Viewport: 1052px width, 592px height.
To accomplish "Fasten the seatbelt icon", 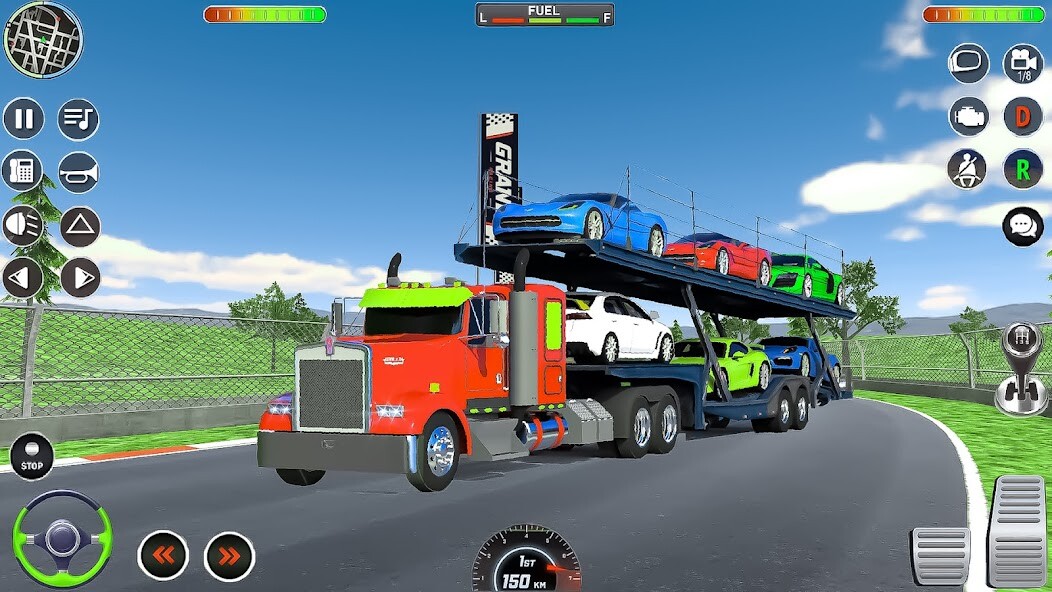I will click(967, 169).
